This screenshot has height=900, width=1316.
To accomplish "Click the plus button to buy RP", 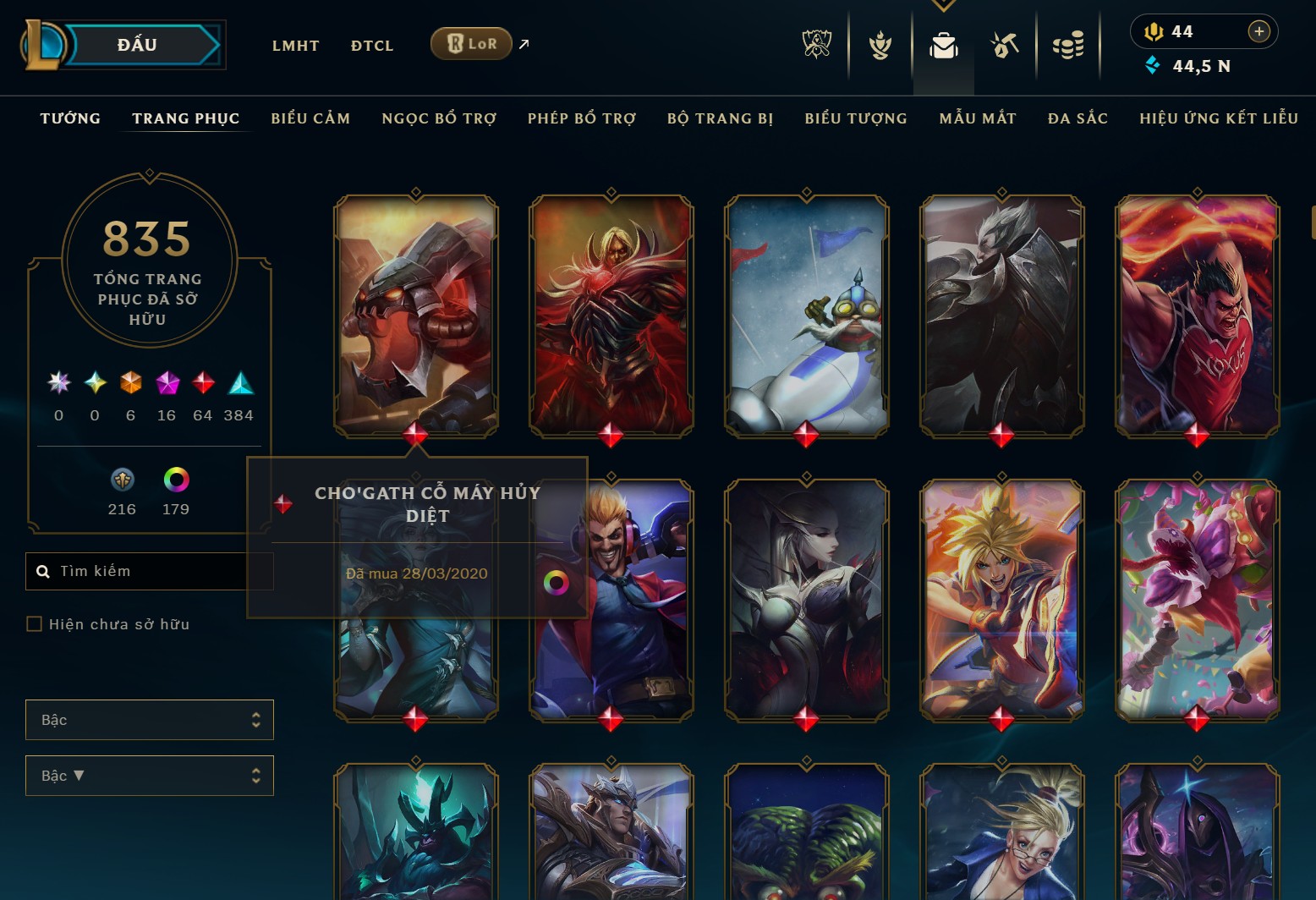I will pos(1259,30).
